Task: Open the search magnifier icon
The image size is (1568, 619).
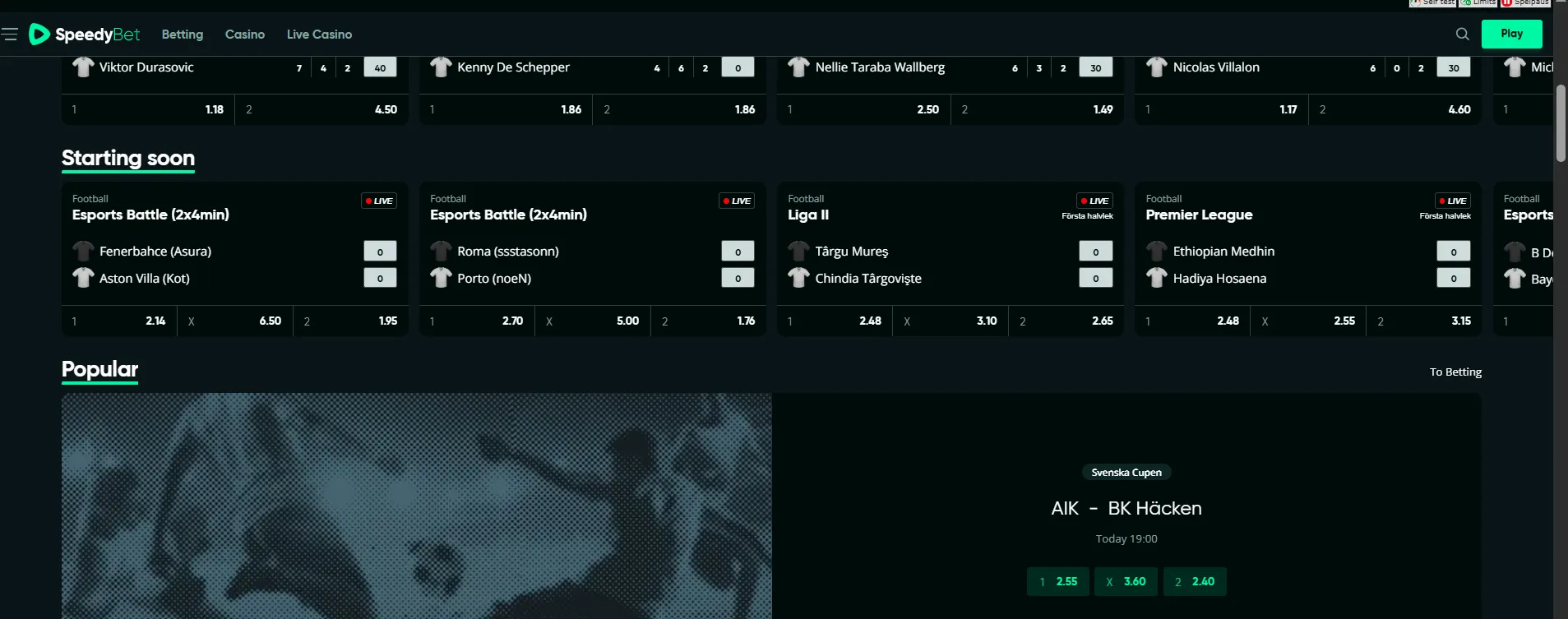Action: (x=1462, y=34)
